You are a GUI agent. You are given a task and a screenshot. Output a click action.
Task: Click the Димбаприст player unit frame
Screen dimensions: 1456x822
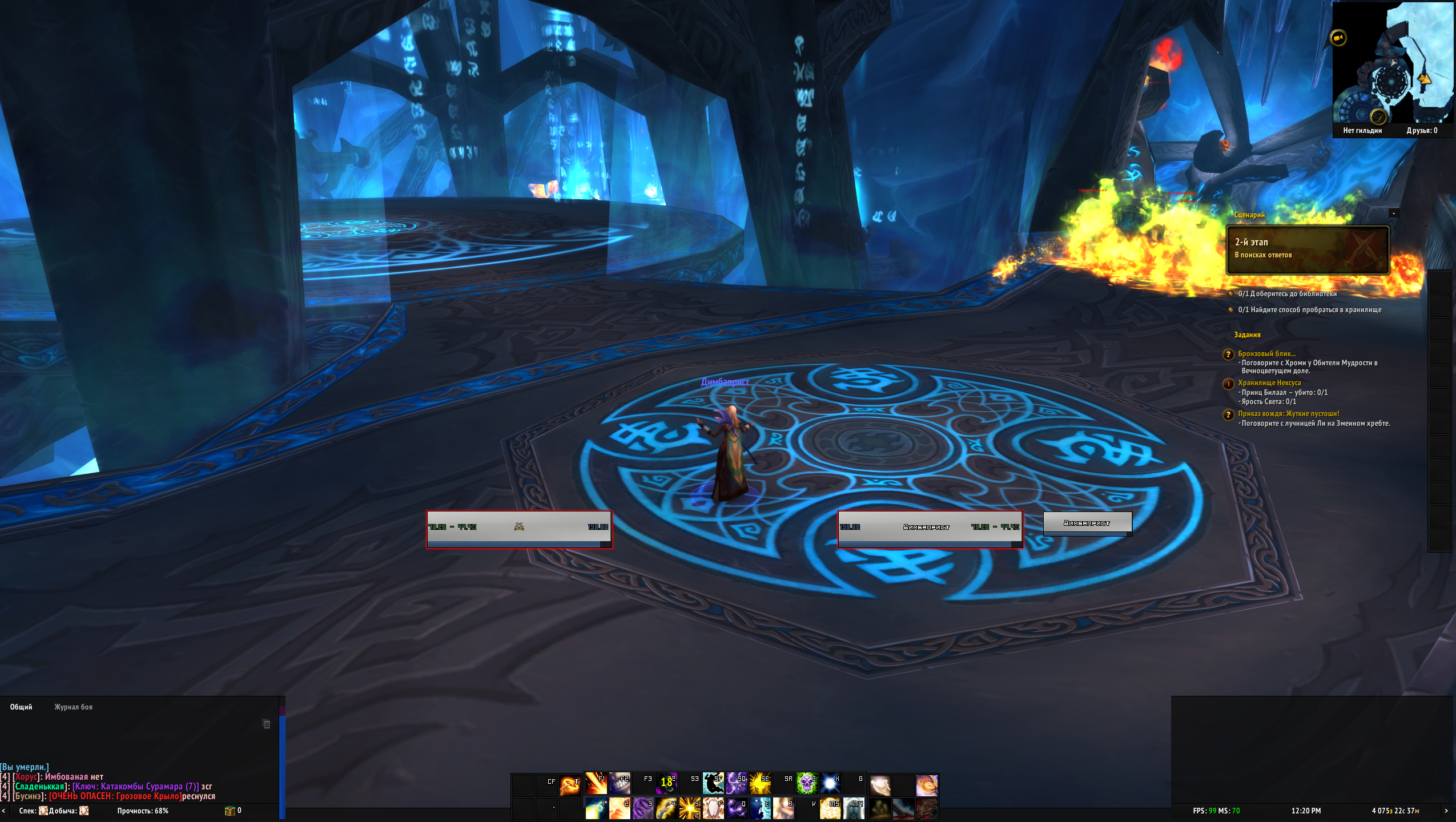tap(930, 529)
